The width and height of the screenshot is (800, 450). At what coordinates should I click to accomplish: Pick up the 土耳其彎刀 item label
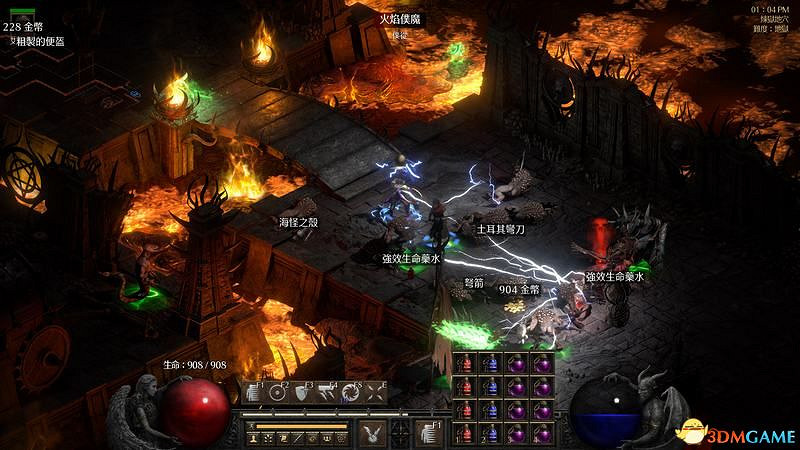tap(500, 229)
